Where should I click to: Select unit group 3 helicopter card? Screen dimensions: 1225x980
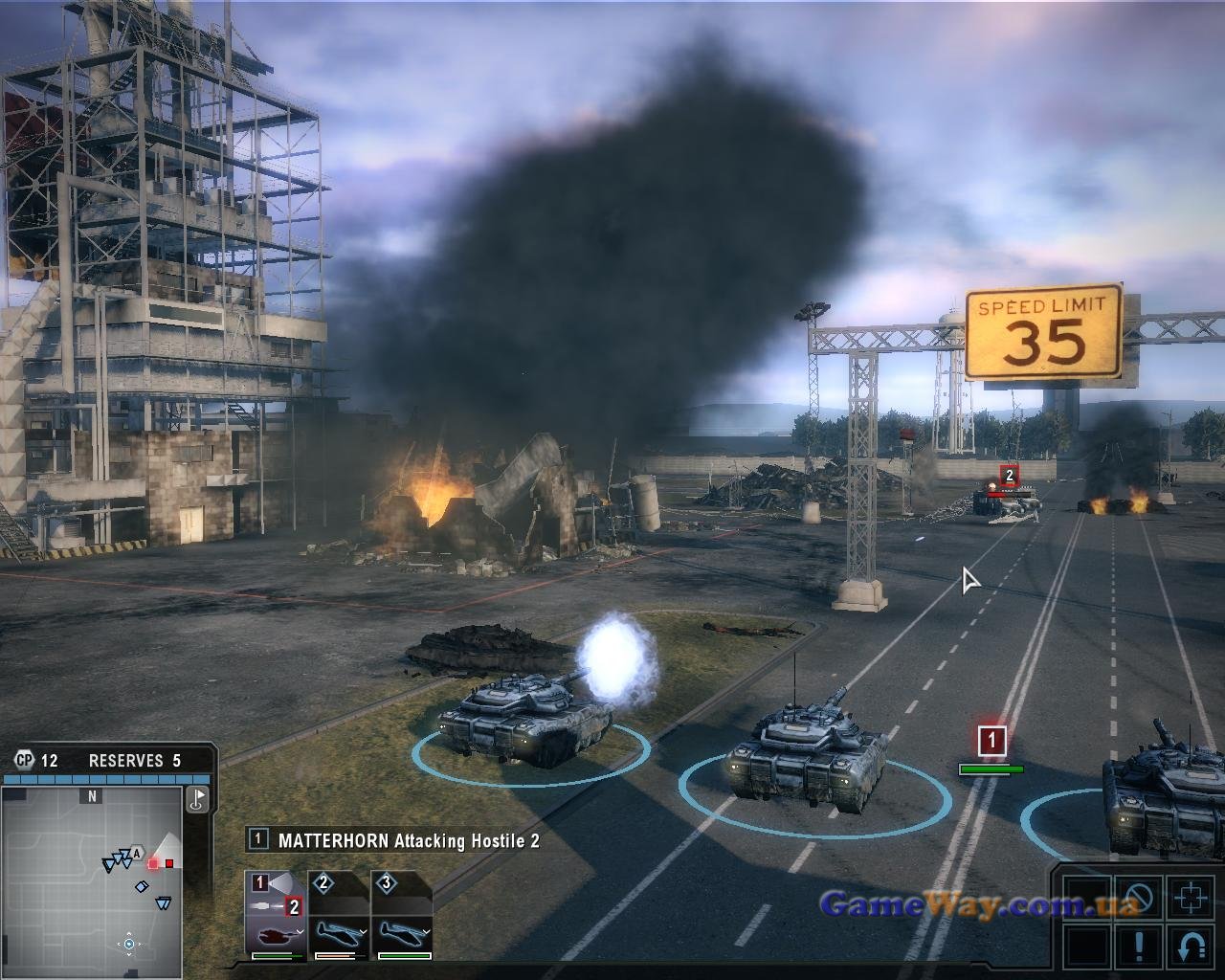(402, 915)
